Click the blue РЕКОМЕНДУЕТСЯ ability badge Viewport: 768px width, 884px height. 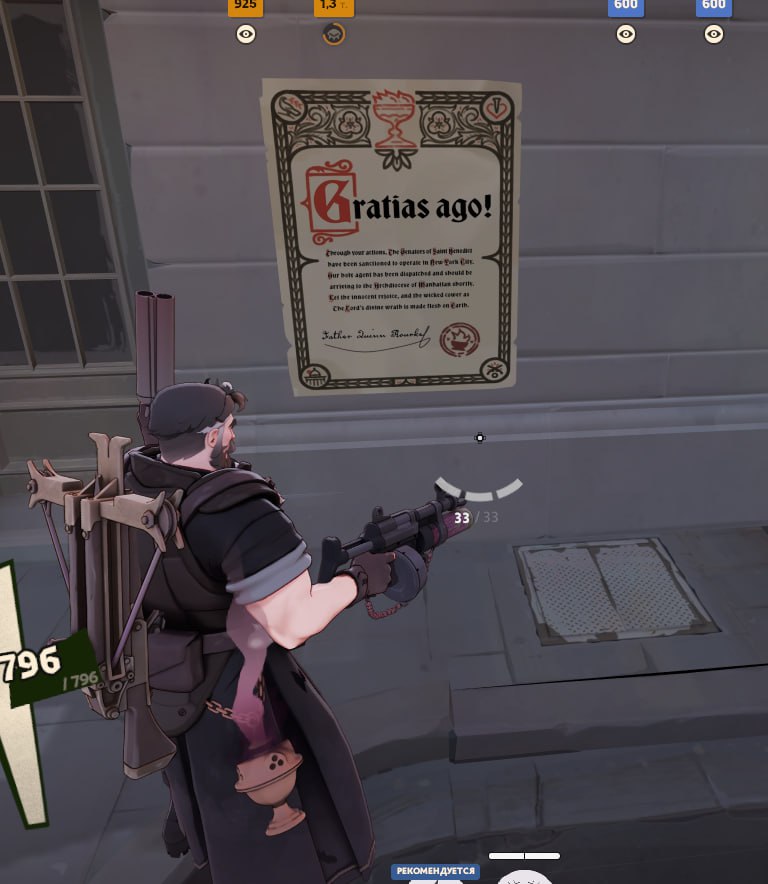pyautogui.click(x=435, y=871)
